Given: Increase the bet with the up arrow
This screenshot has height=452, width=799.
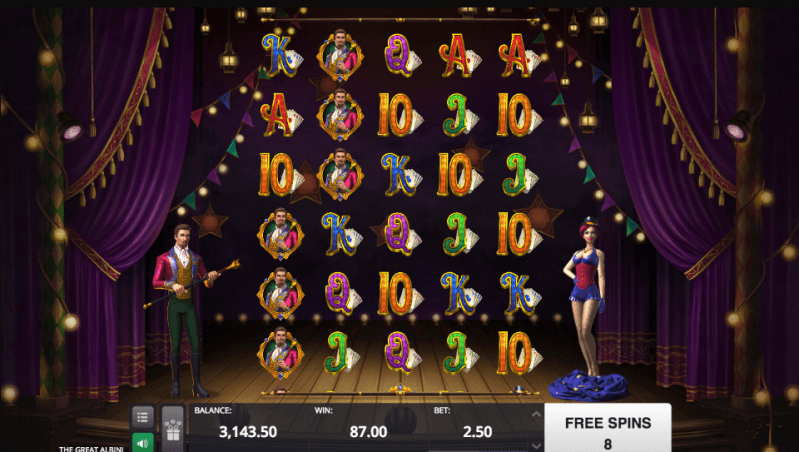Looking at the screenshot, I should (535, 414).
